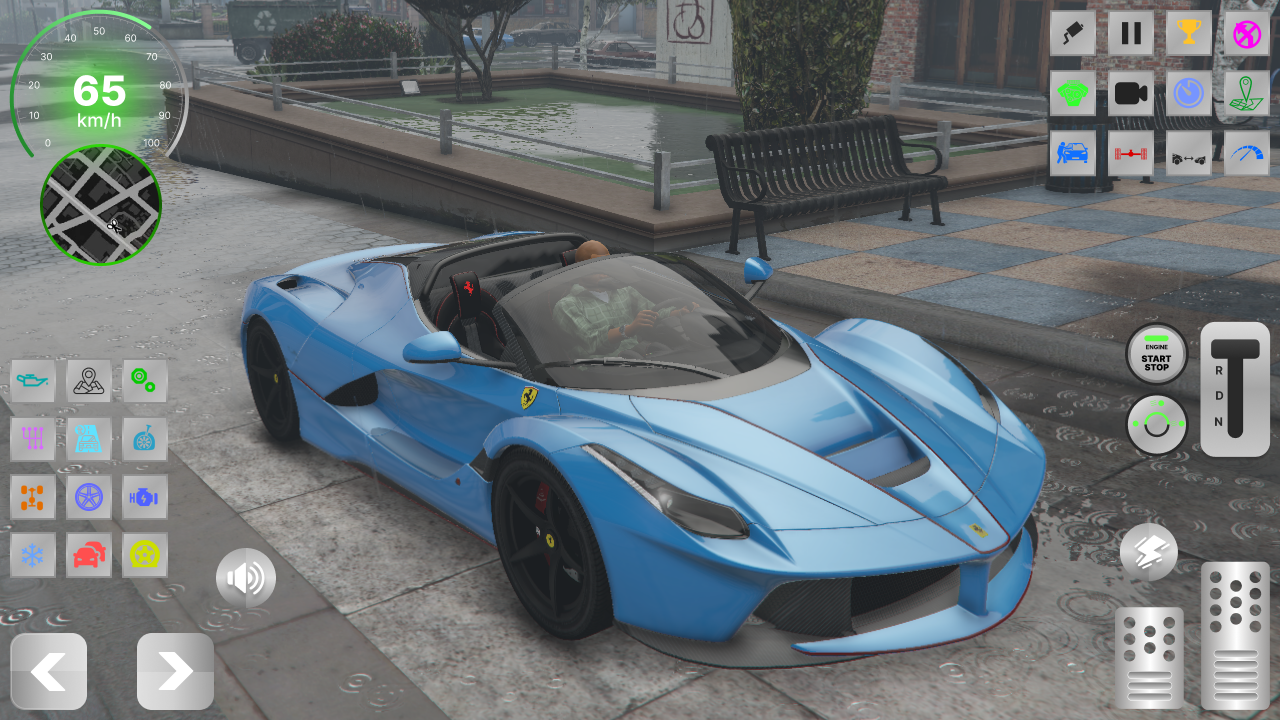The image size is (1280, 720).
Task: Disable traffic with the magenta crossed icon
Action: (1246, 33)
